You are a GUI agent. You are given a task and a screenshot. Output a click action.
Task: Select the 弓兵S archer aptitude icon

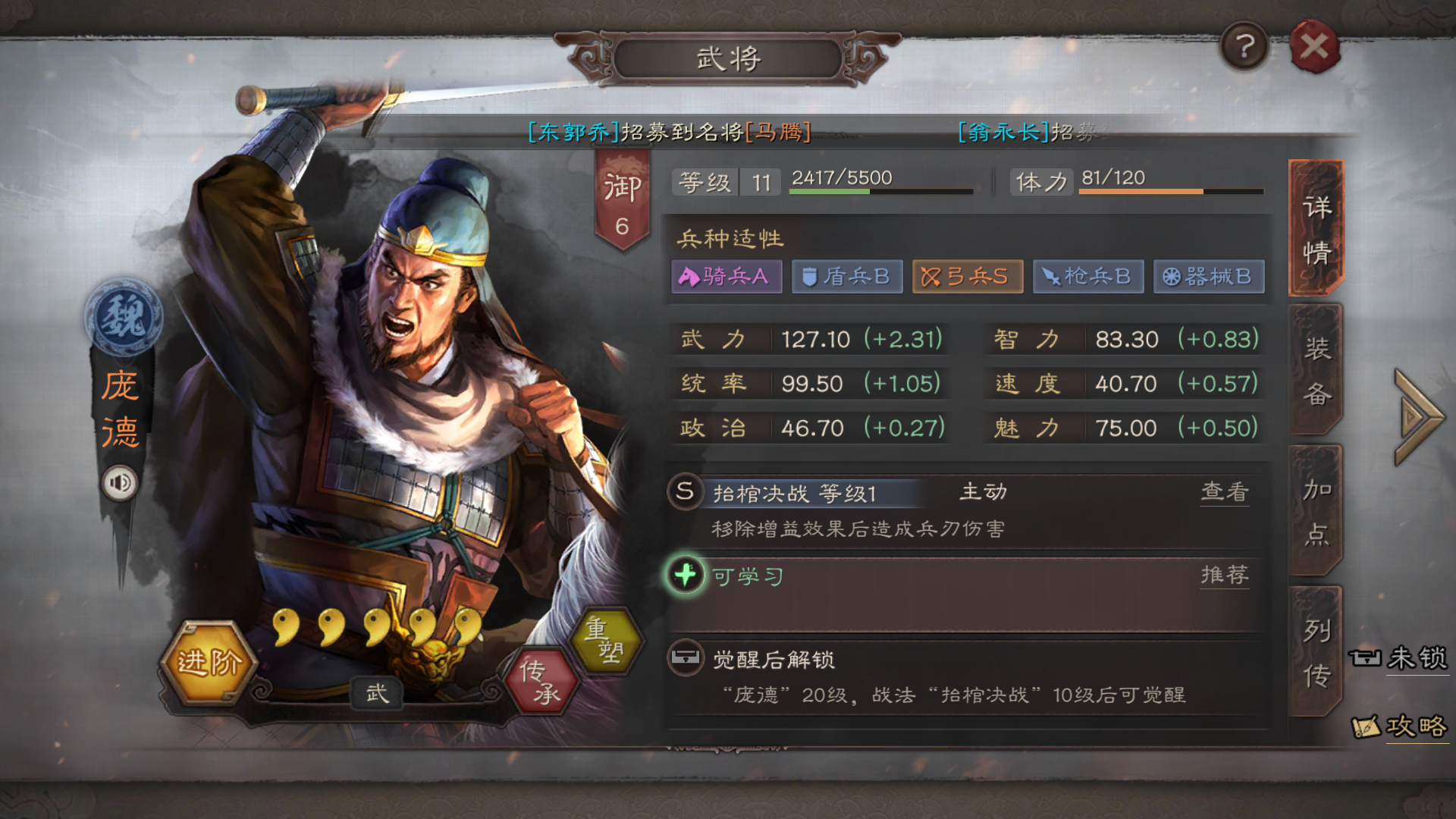pos(968,277)
